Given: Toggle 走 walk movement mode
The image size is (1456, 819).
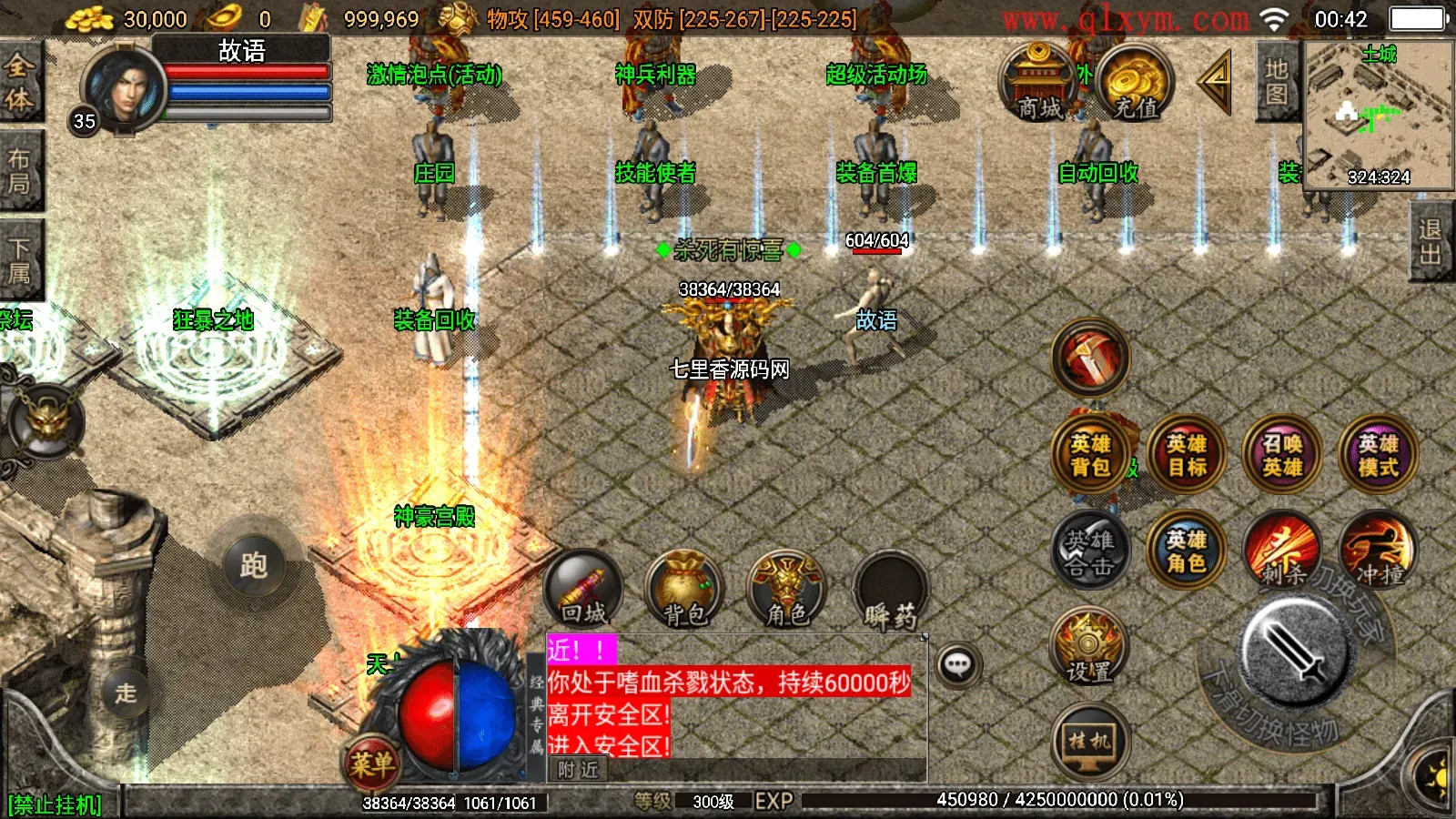Looking at the screenshot, I should point(127,692).
